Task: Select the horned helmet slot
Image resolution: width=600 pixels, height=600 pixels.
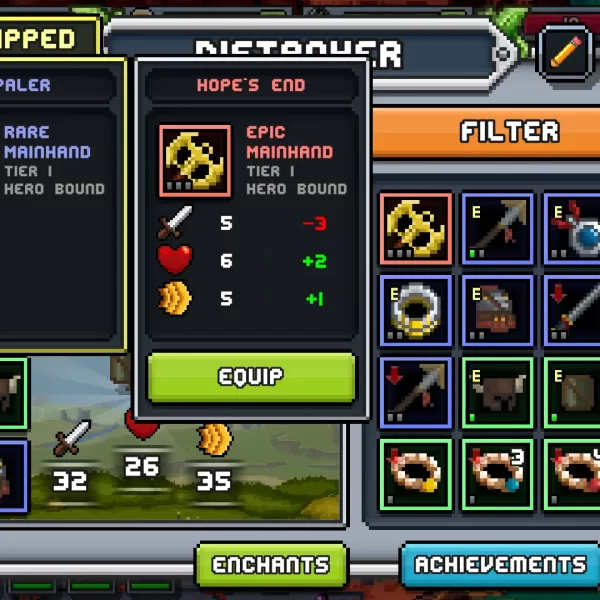Action: point(498,391)
